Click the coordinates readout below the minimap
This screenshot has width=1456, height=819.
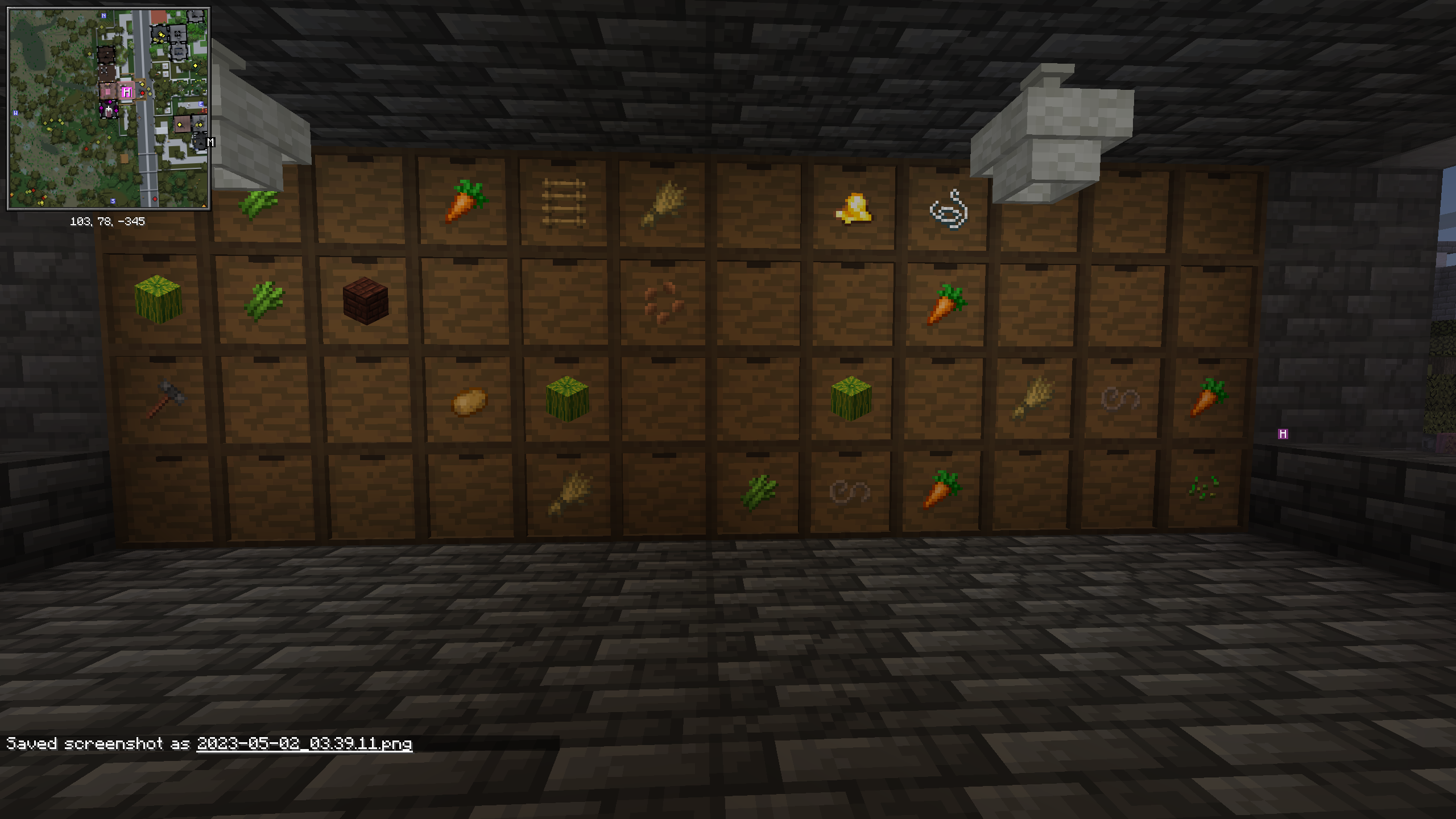[x=108, y=222]
